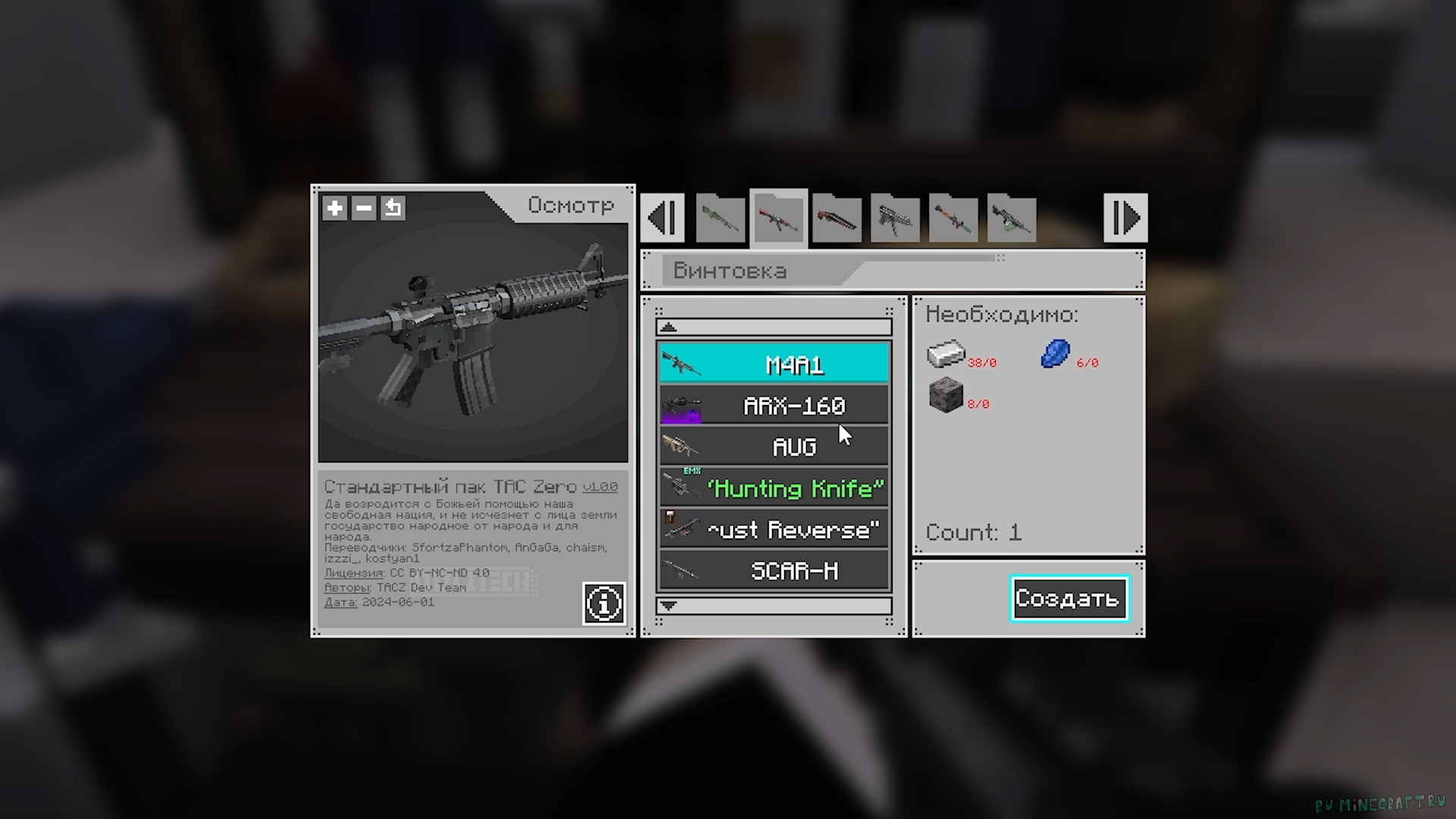Screen dimensions: 1456x819
Task: Choose the "ust Reverse" weapon entry
Action: (773, 529)
